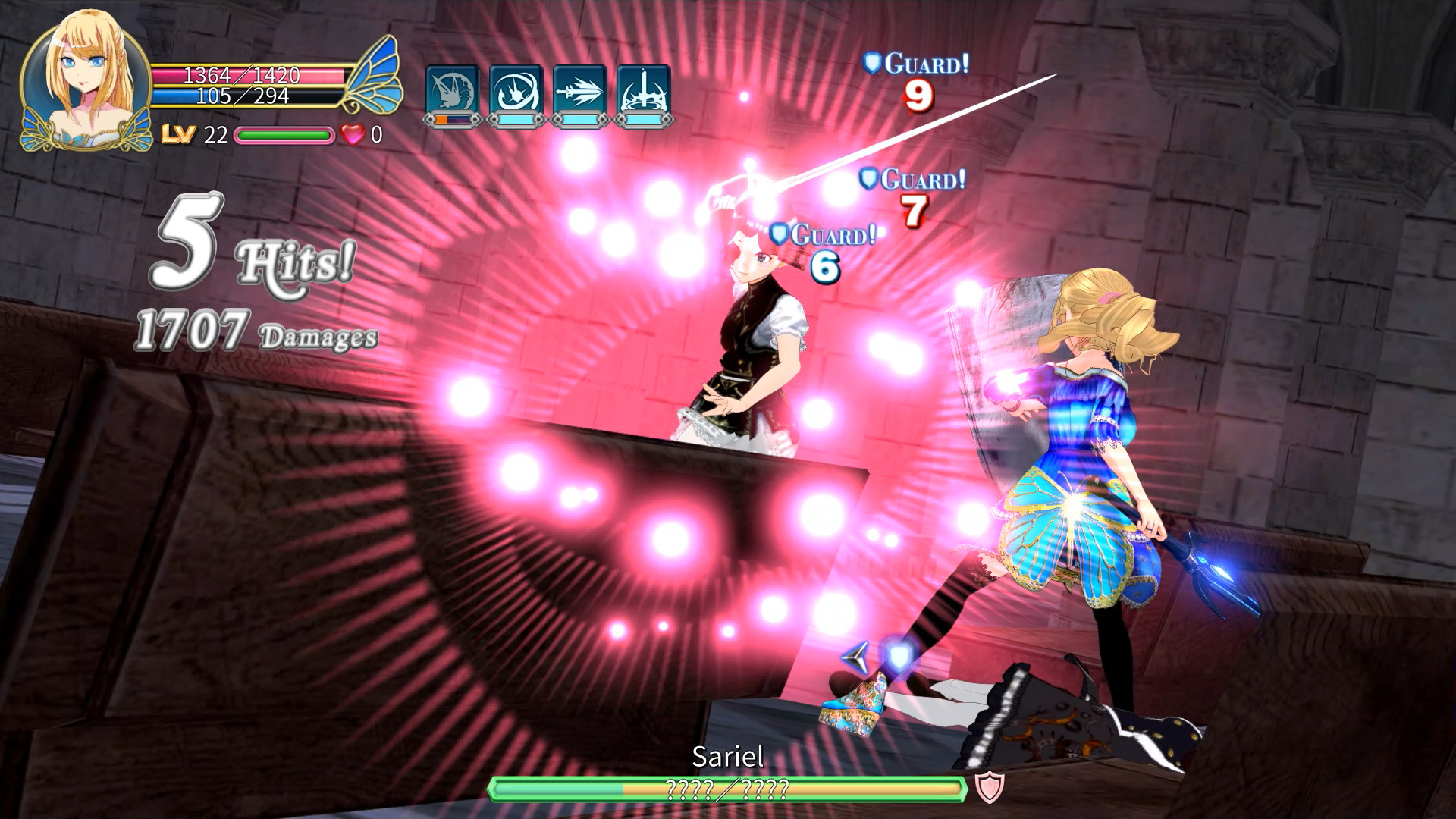Use the swirling burst skill icon
This screenshot has width=1456, height=819.
516,93
